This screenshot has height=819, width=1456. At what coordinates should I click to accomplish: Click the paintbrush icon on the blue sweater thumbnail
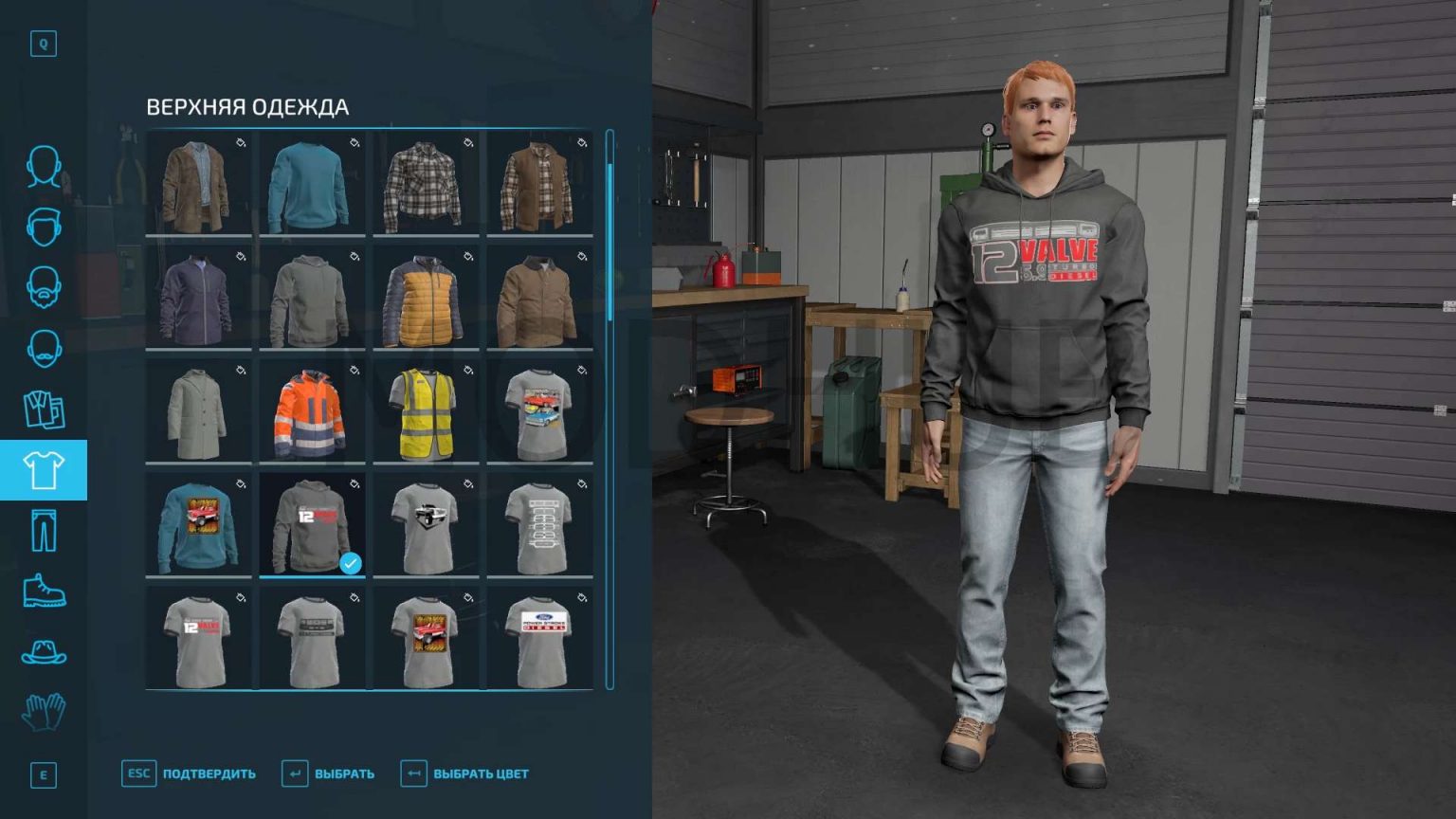[353, 142]
